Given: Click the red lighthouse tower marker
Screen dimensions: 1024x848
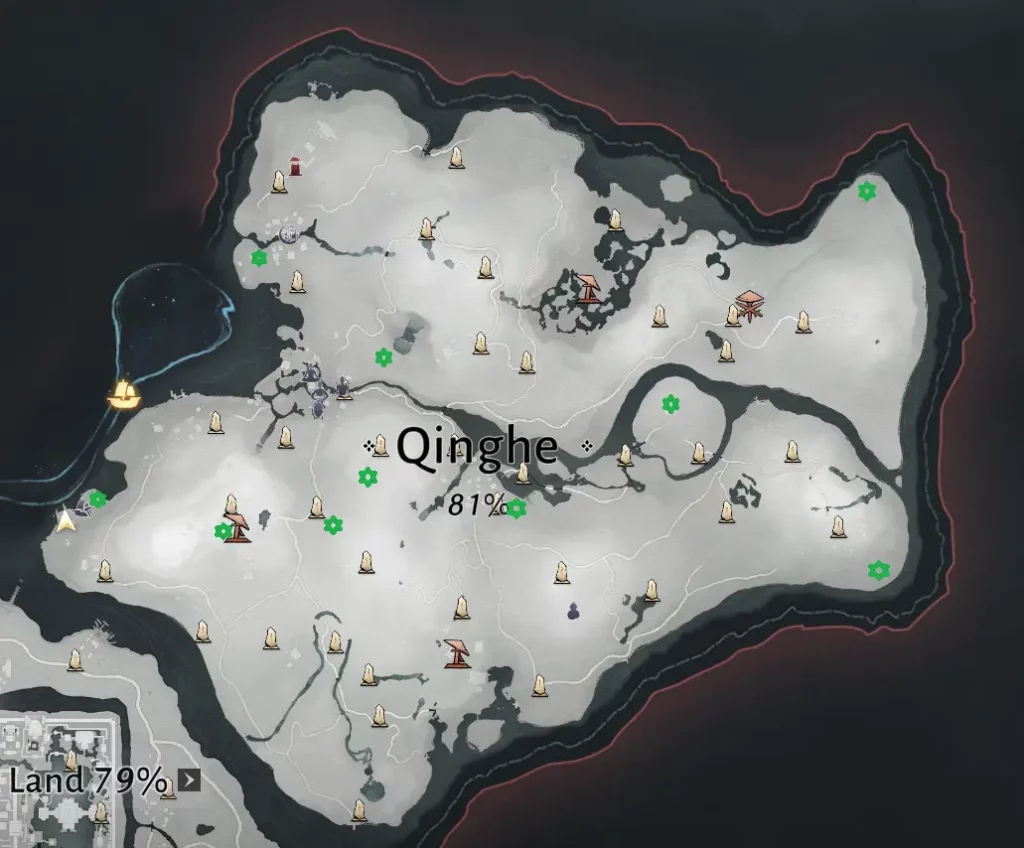Looking at the screenshot, I should [x=296, y=166].
